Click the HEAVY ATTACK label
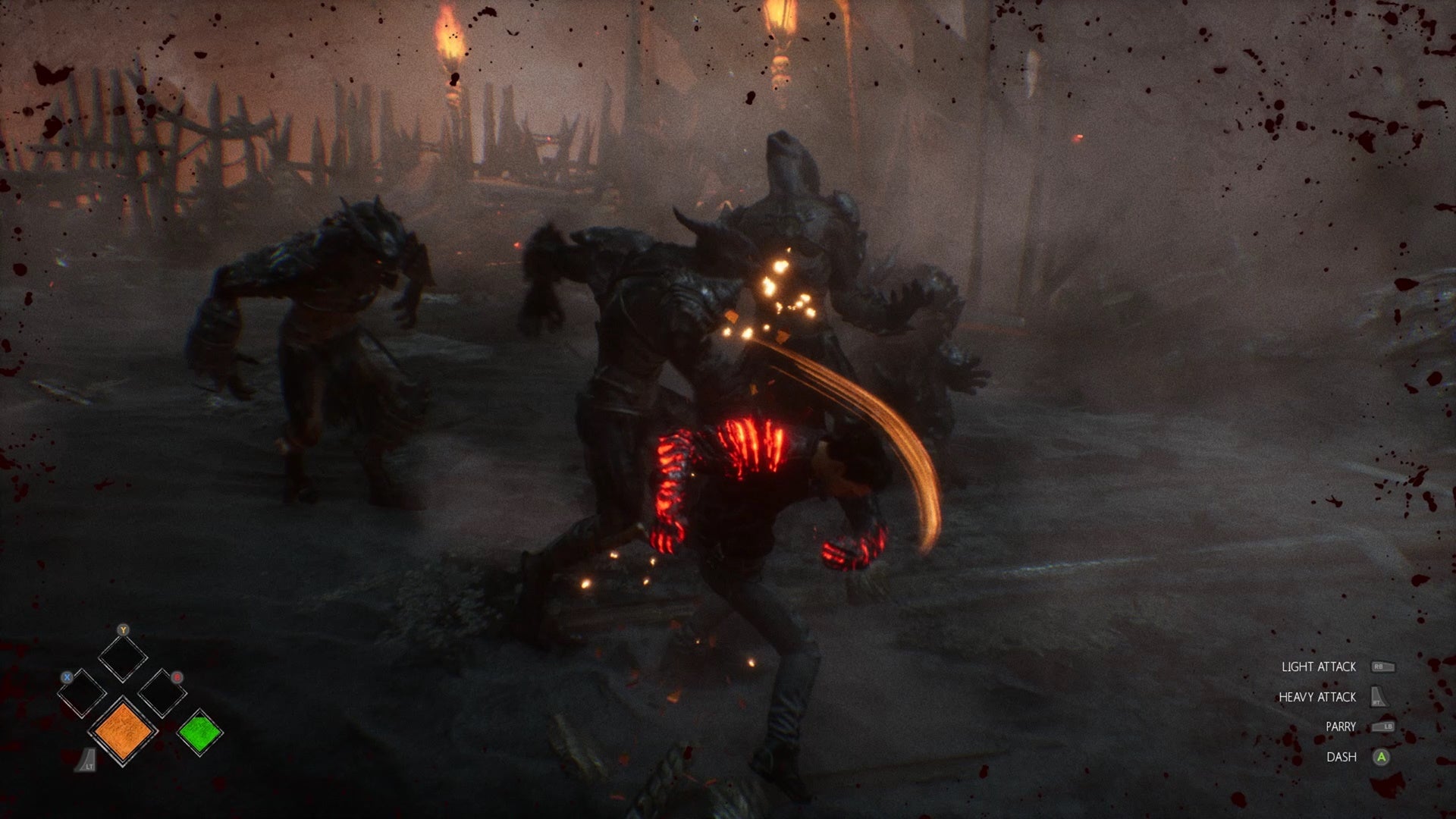1456x819 pixels. pos(1317,698)
